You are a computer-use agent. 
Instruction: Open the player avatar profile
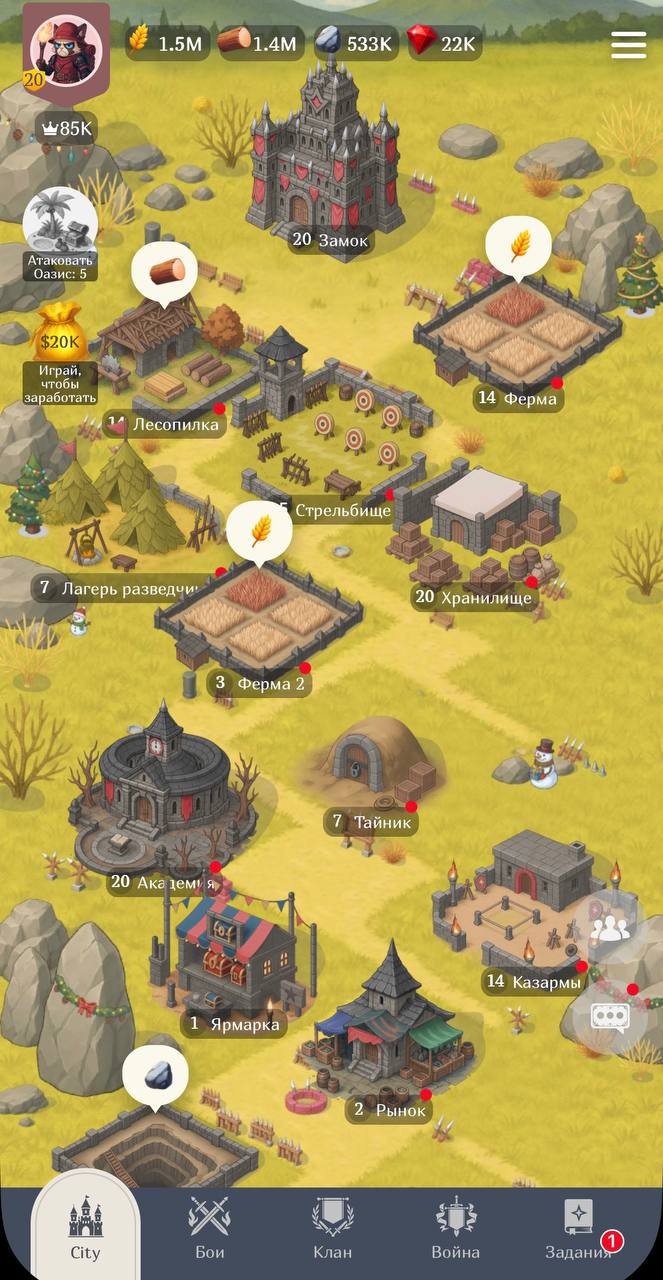(60, 46)
